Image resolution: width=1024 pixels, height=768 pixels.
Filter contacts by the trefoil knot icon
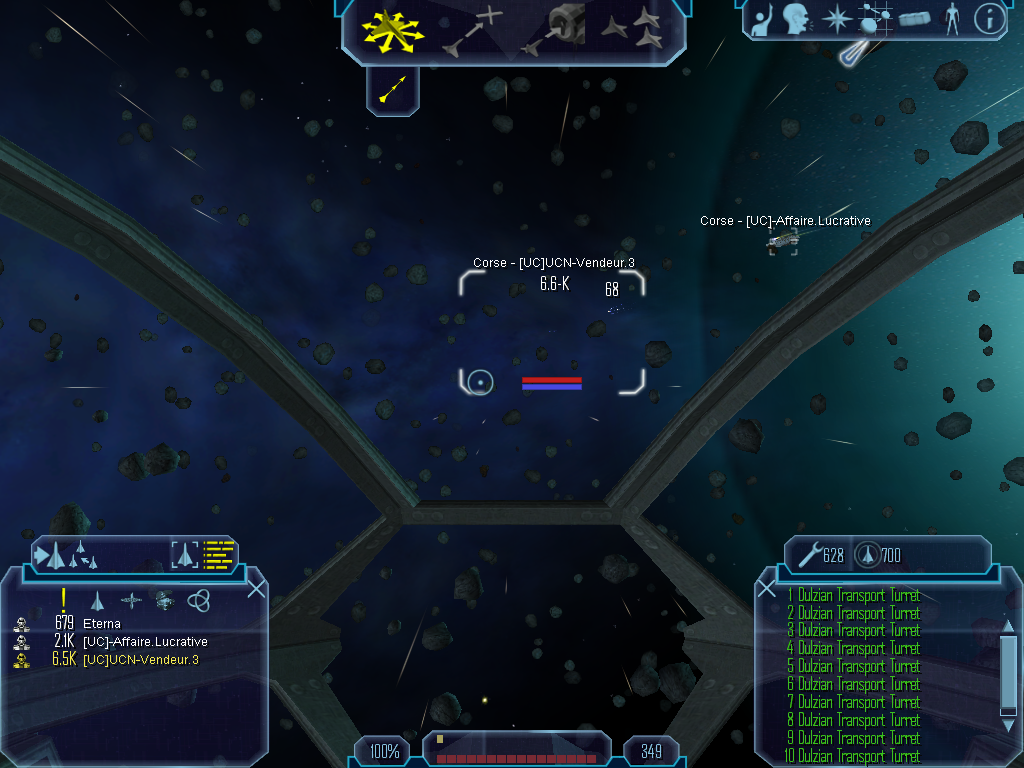click(199, 600)
